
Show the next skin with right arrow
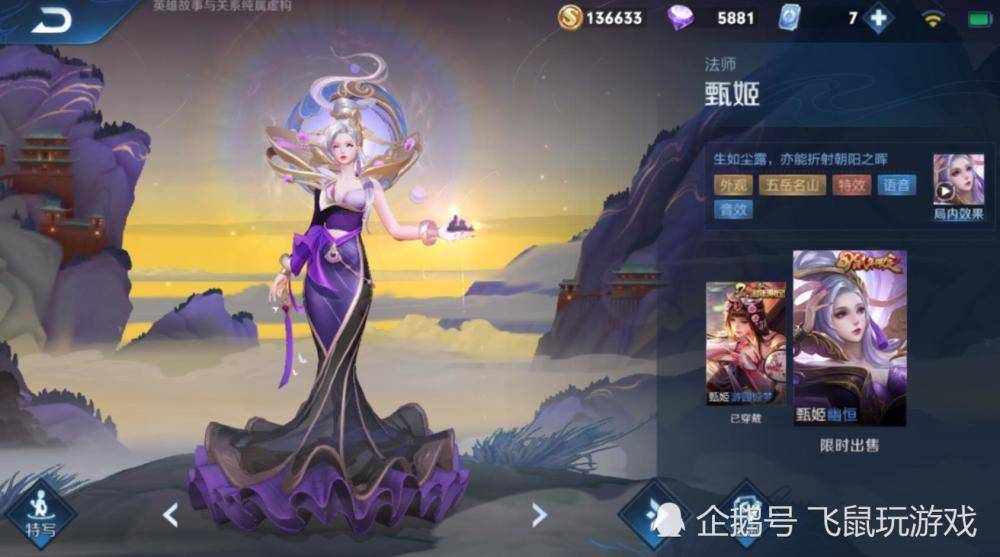(x=539, y=515)
